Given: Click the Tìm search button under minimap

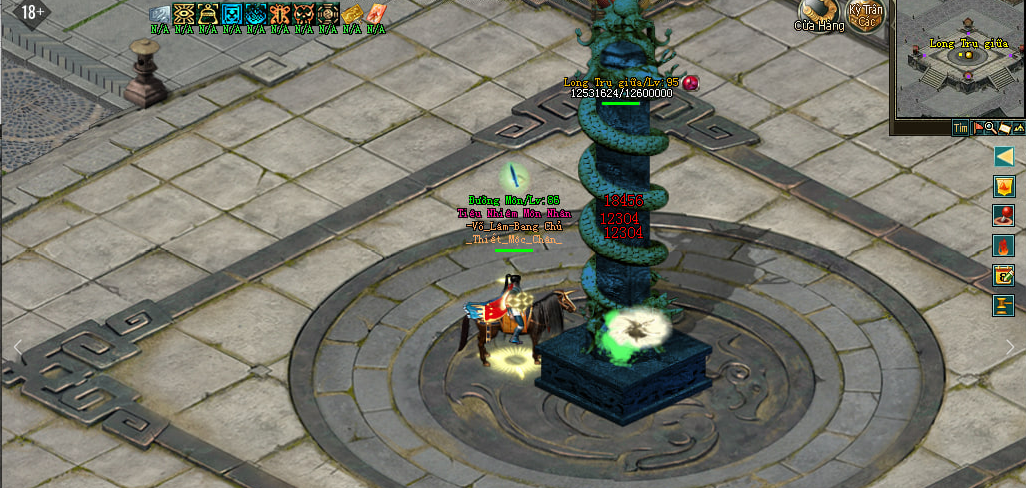Looking at the screenshot, I should (960, 128).
